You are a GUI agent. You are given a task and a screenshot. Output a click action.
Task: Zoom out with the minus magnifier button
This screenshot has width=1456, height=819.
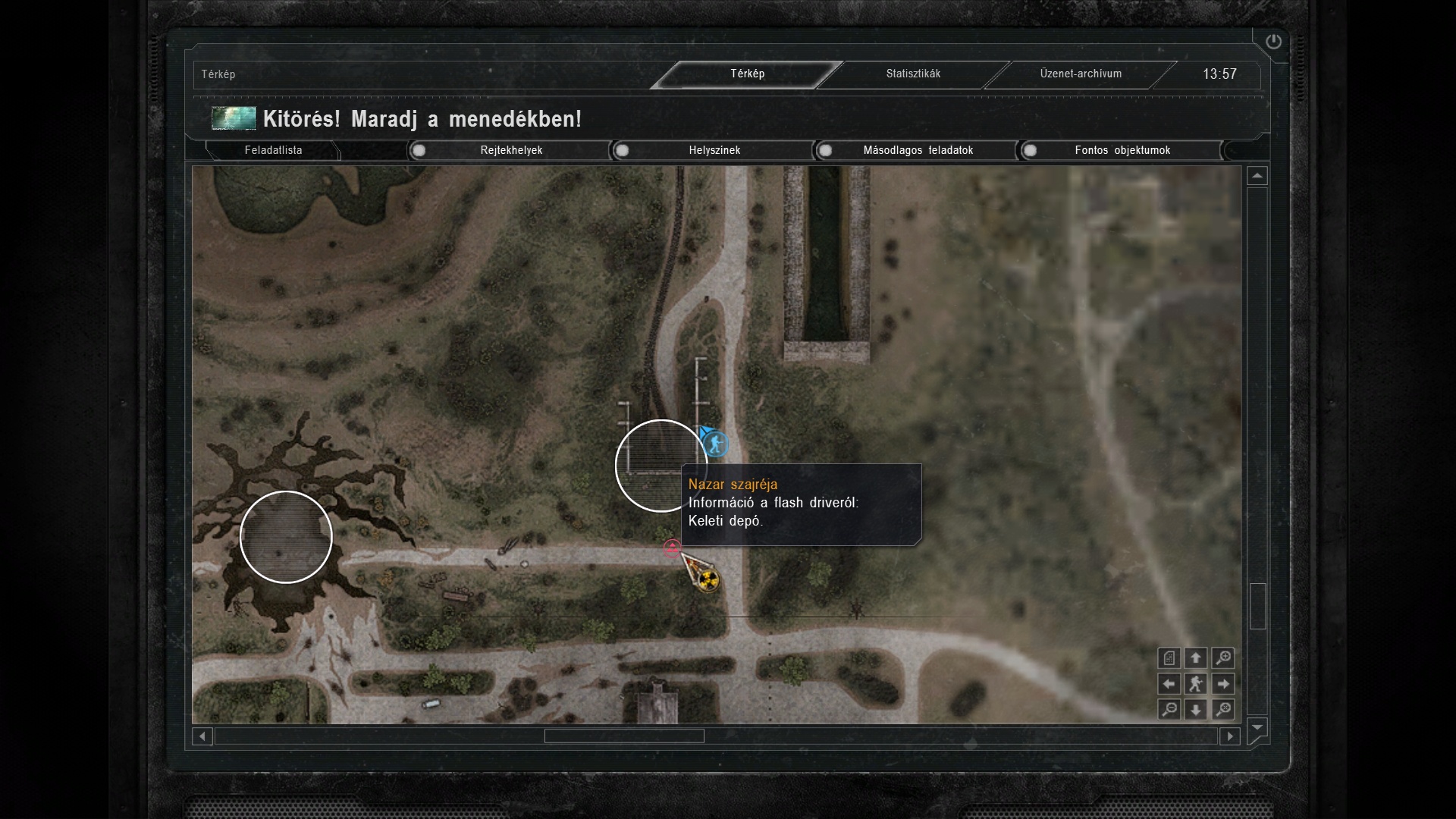1169,710
